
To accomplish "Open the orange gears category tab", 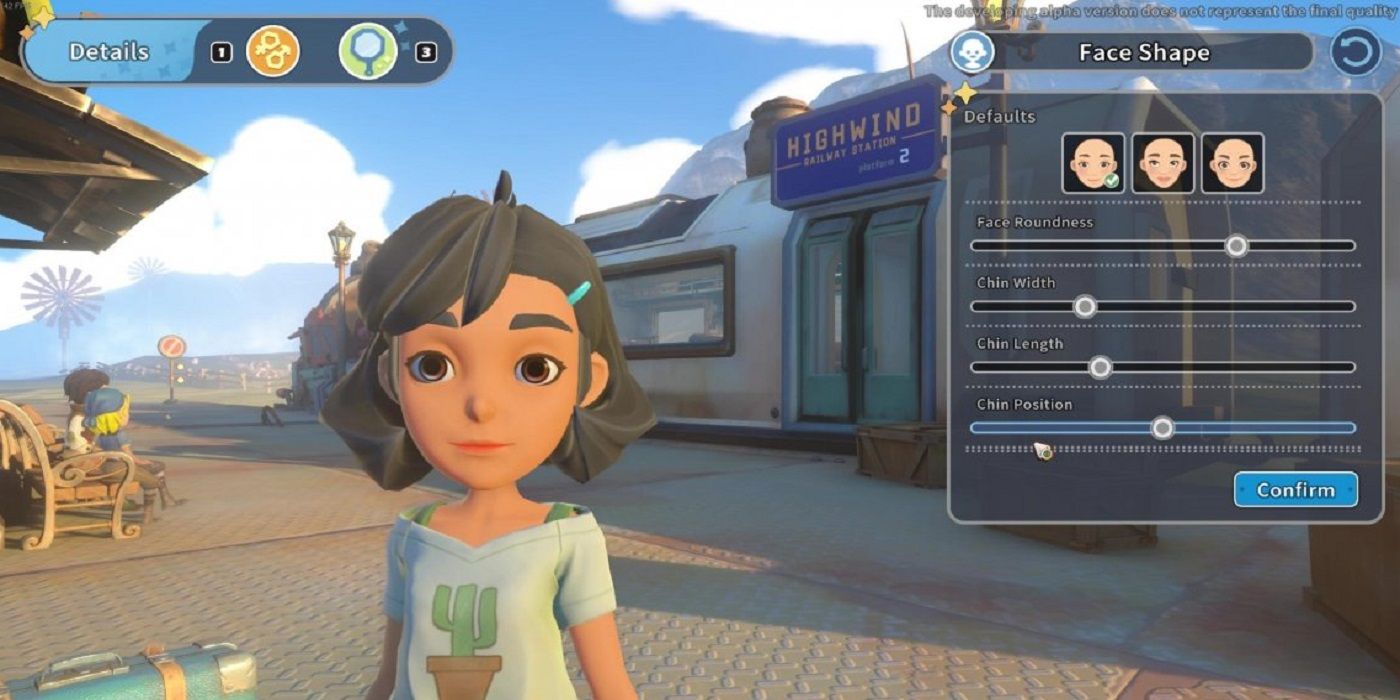I will click(x=273, y=52).
